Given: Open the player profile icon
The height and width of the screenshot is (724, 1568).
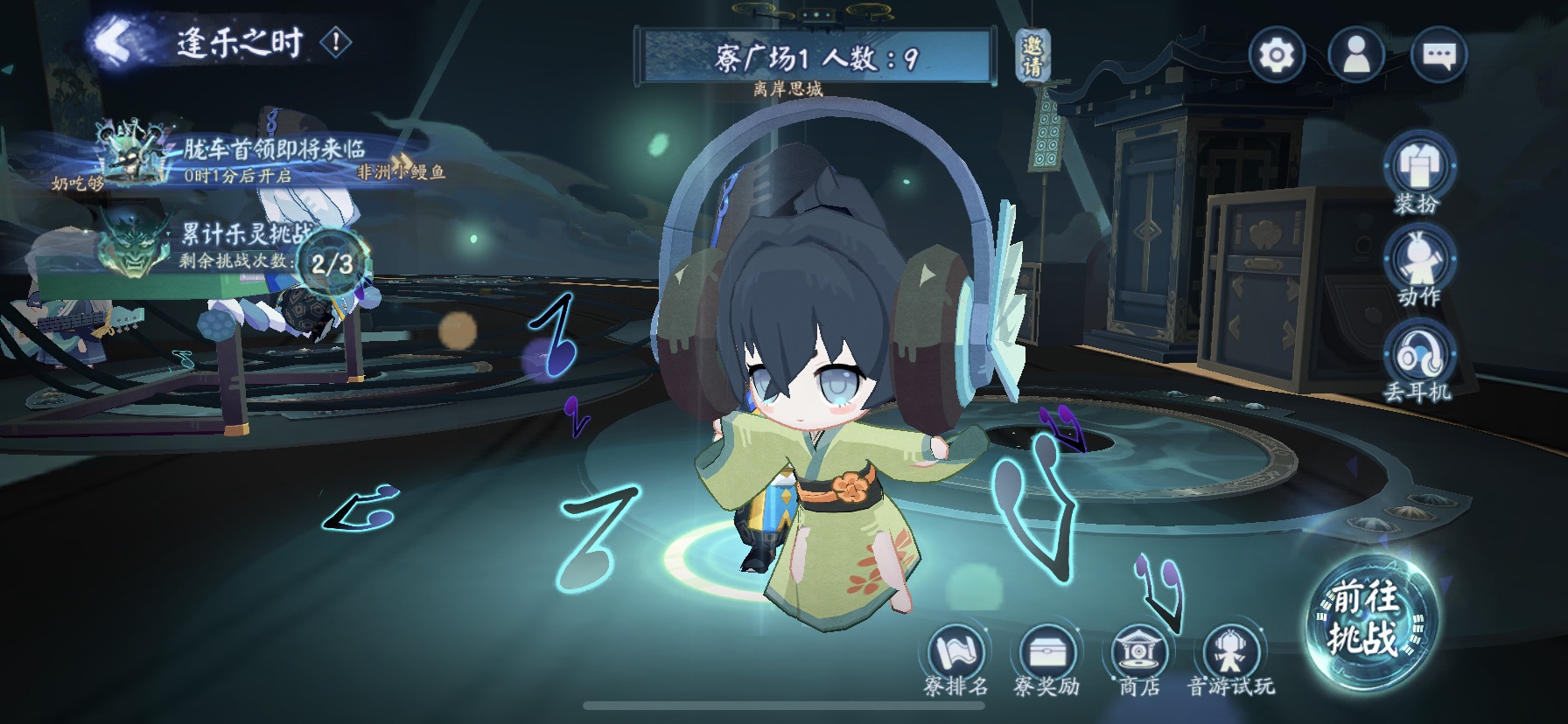Looking at the screenshot, I should pyautogui.click(x=1356, y=56).
